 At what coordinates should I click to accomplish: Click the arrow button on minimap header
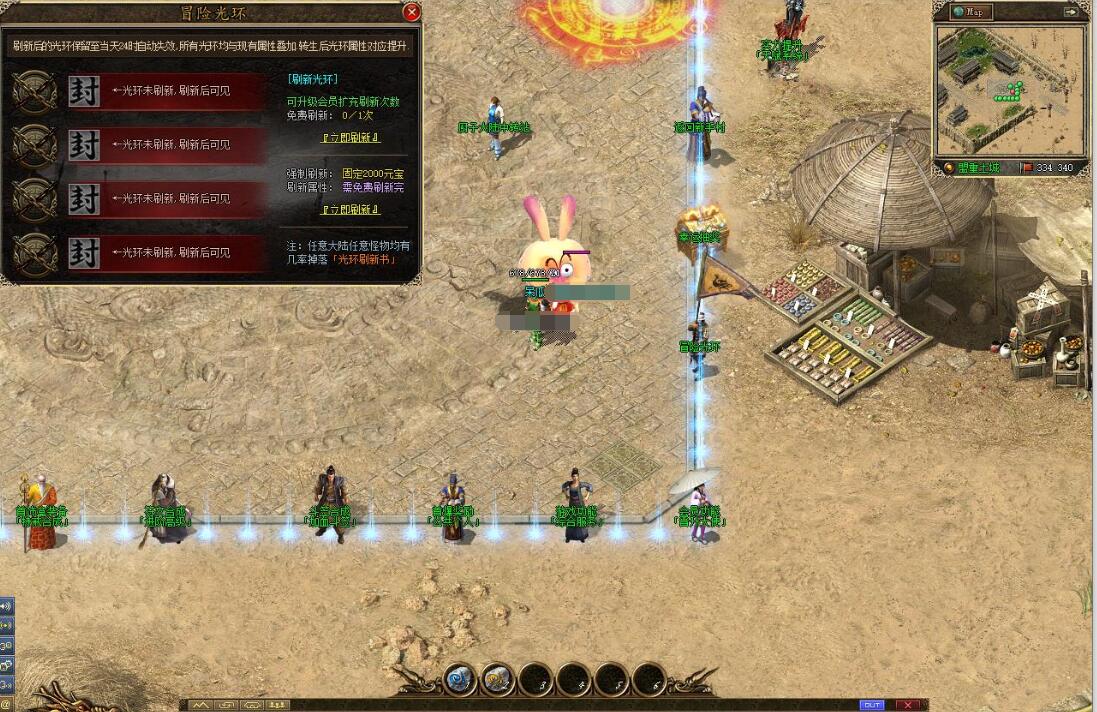click(1072, 12)
